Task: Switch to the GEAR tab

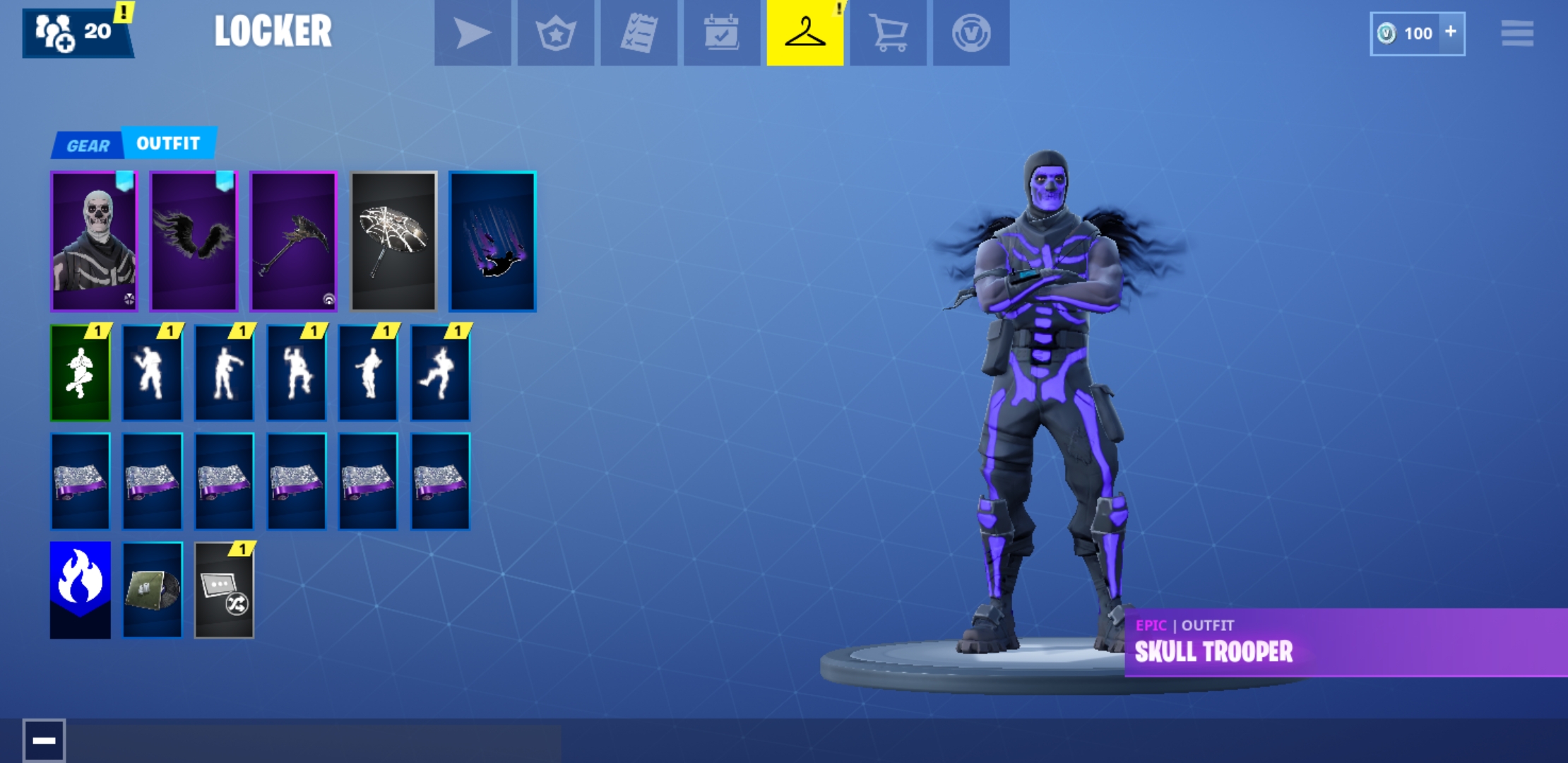Action: [88, 143]
